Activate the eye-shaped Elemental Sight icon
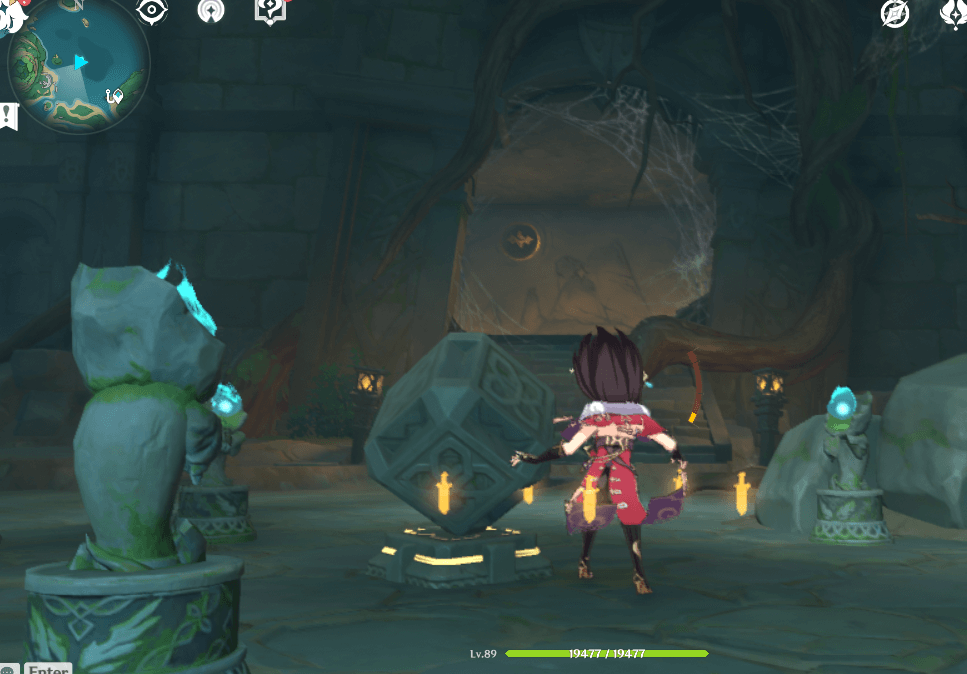This screenshot has width=967, height=674. pyautogui.click(x=152, y=10)
